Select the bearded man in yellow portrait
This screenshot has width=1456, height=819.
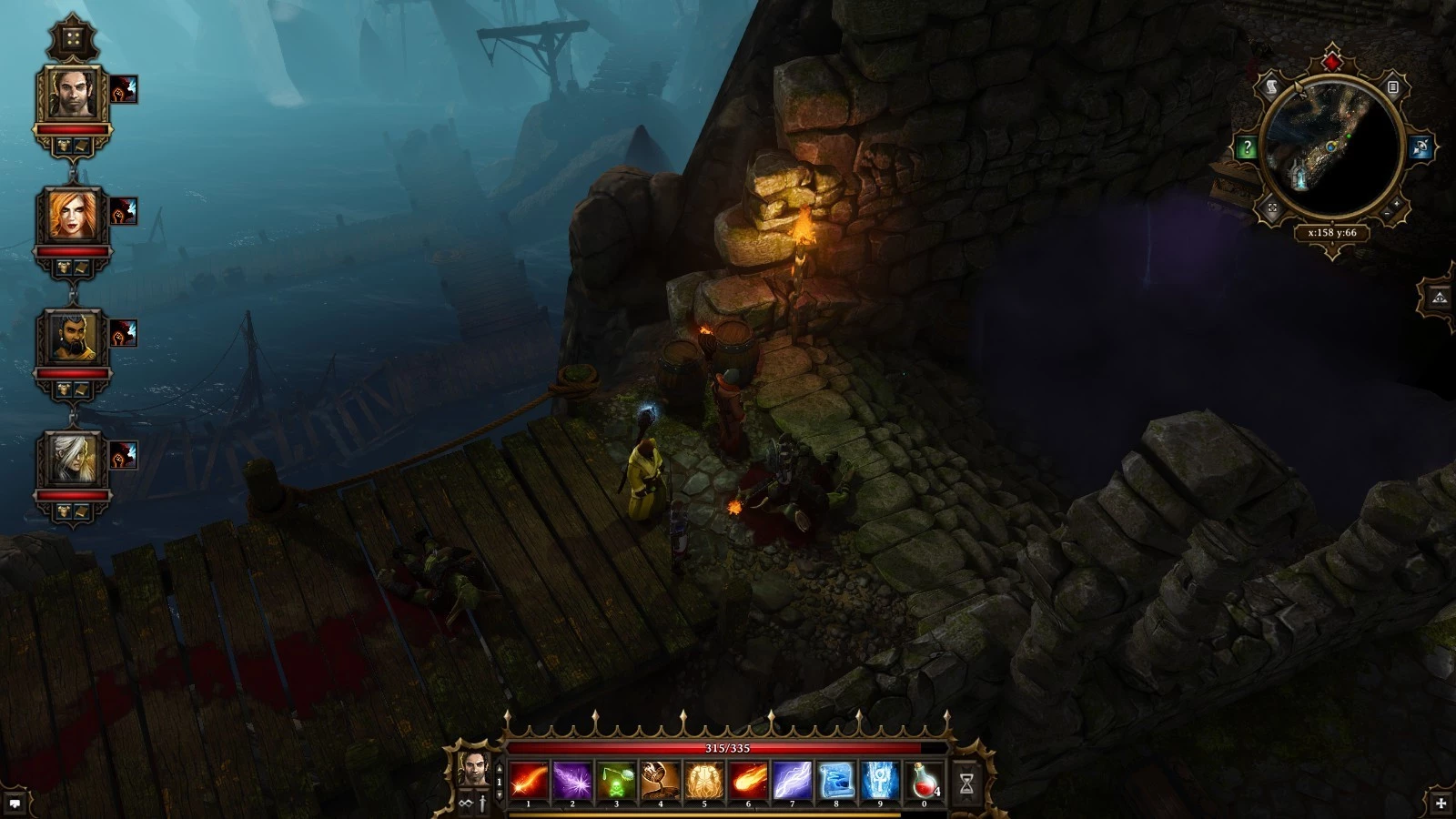coord(73,338)
